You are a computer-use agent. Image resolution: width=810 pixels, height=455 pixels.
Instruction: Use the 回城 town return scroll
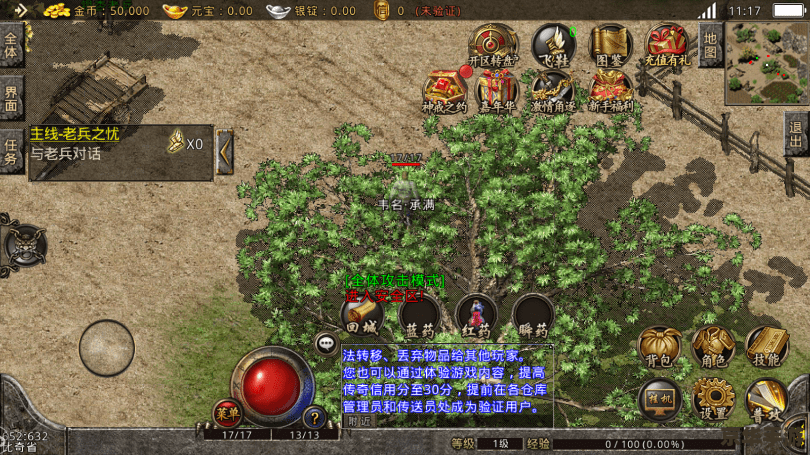click(362, 316)
